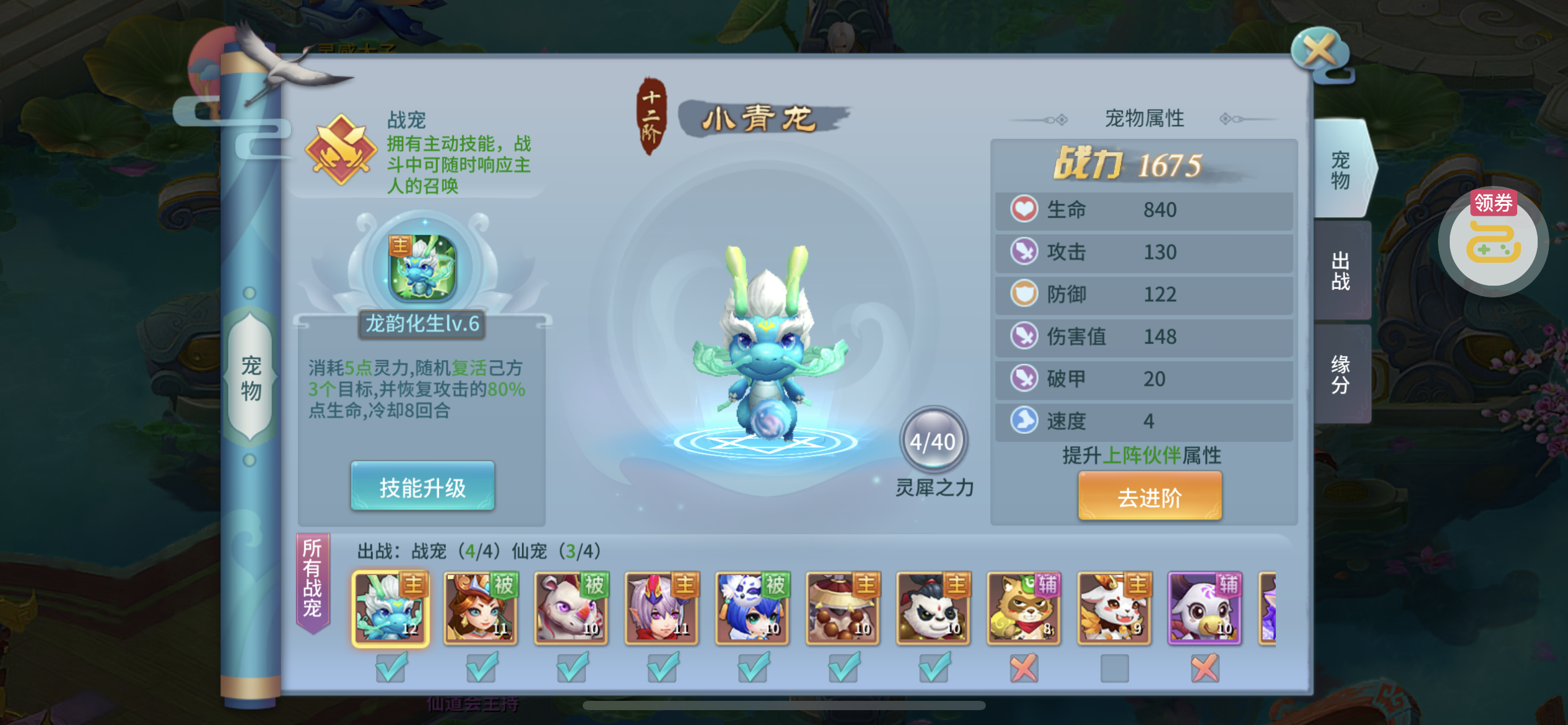The height and width of the screenshot is (725, 1568).
Task: Toggle the empty checkbox under the fox pet
Action: coord(1114,669)
